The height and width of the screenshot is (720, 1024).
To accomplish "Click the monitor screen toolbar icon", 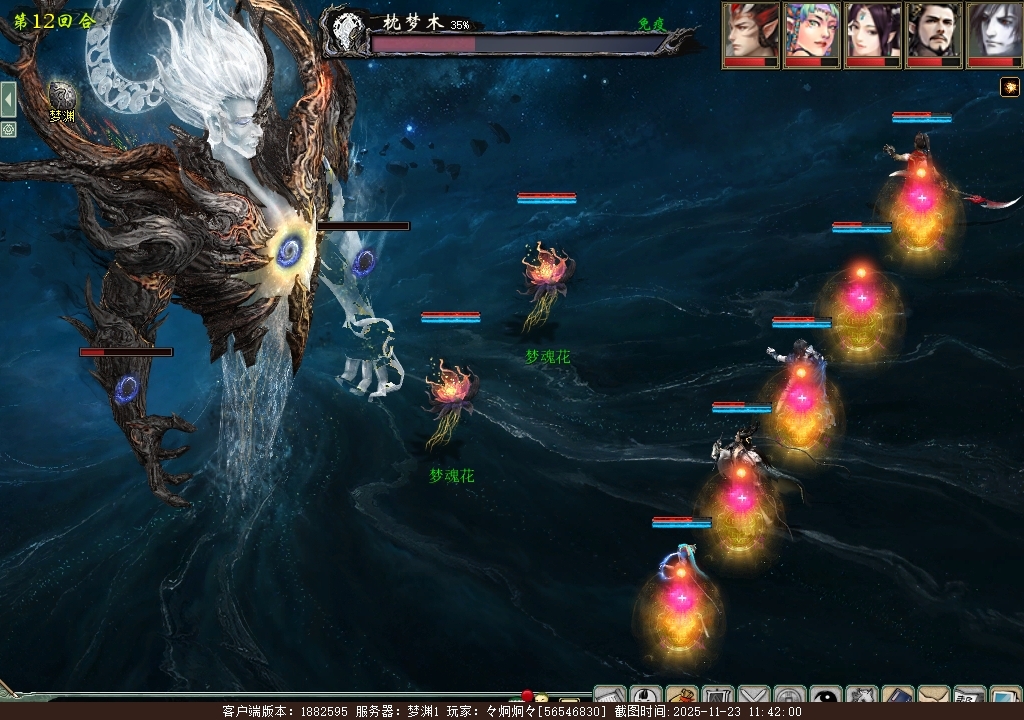I will point(1004,699).
